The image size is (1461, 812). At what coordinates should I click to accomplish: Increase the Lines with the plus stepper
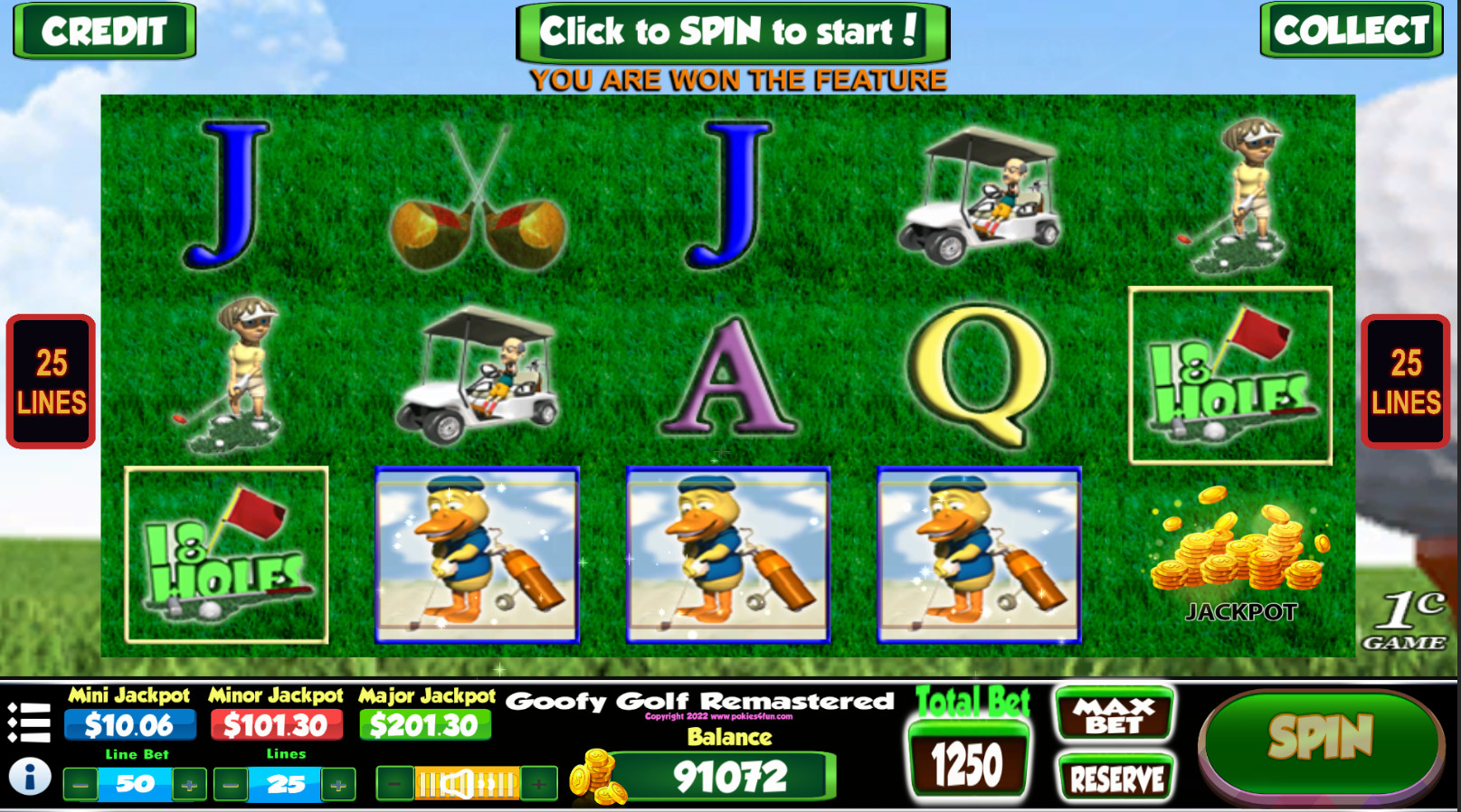[337, 783]
